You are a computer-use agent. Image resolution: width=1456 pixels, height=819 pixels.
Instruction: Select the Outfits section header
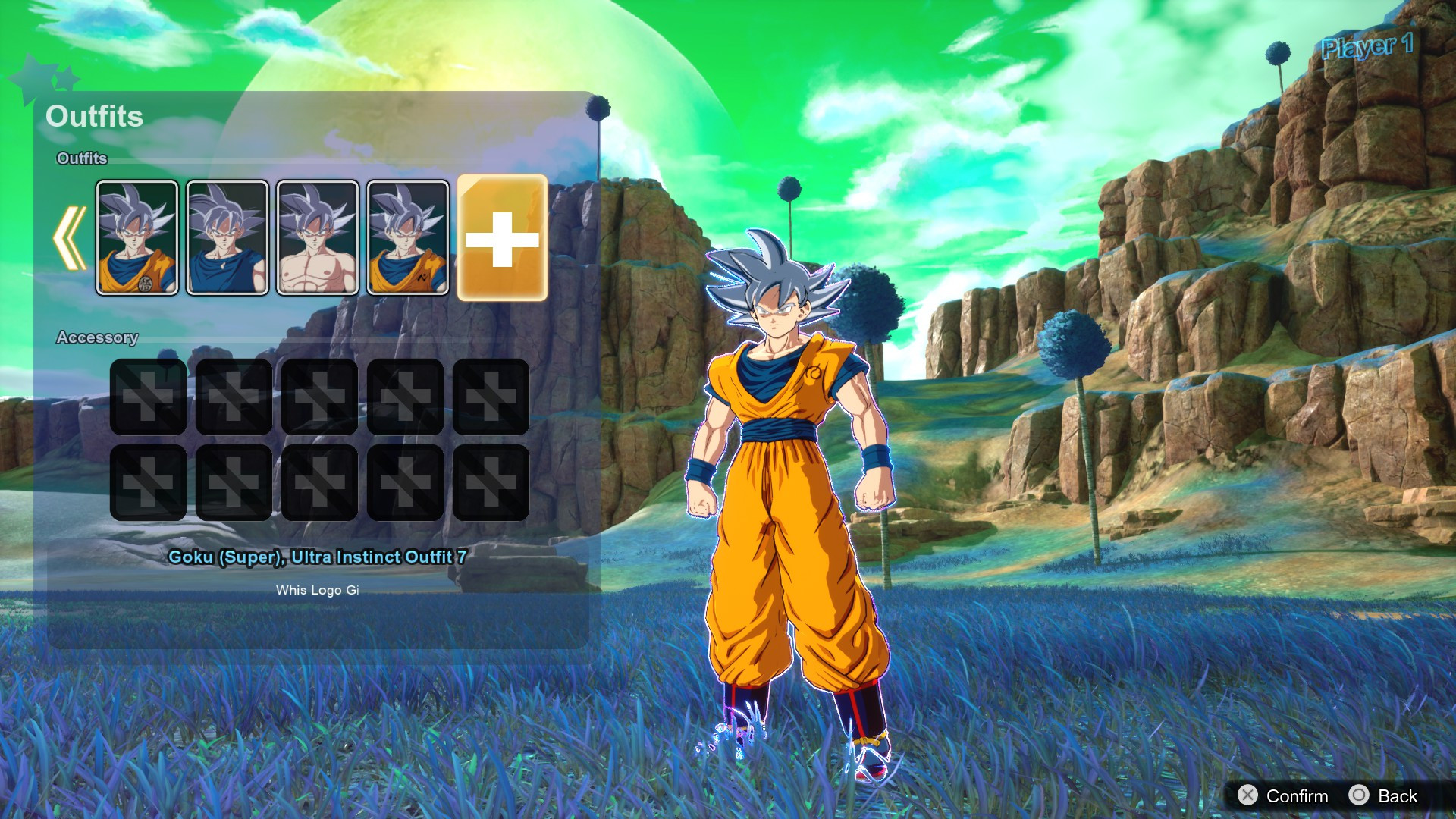point(96,117)
